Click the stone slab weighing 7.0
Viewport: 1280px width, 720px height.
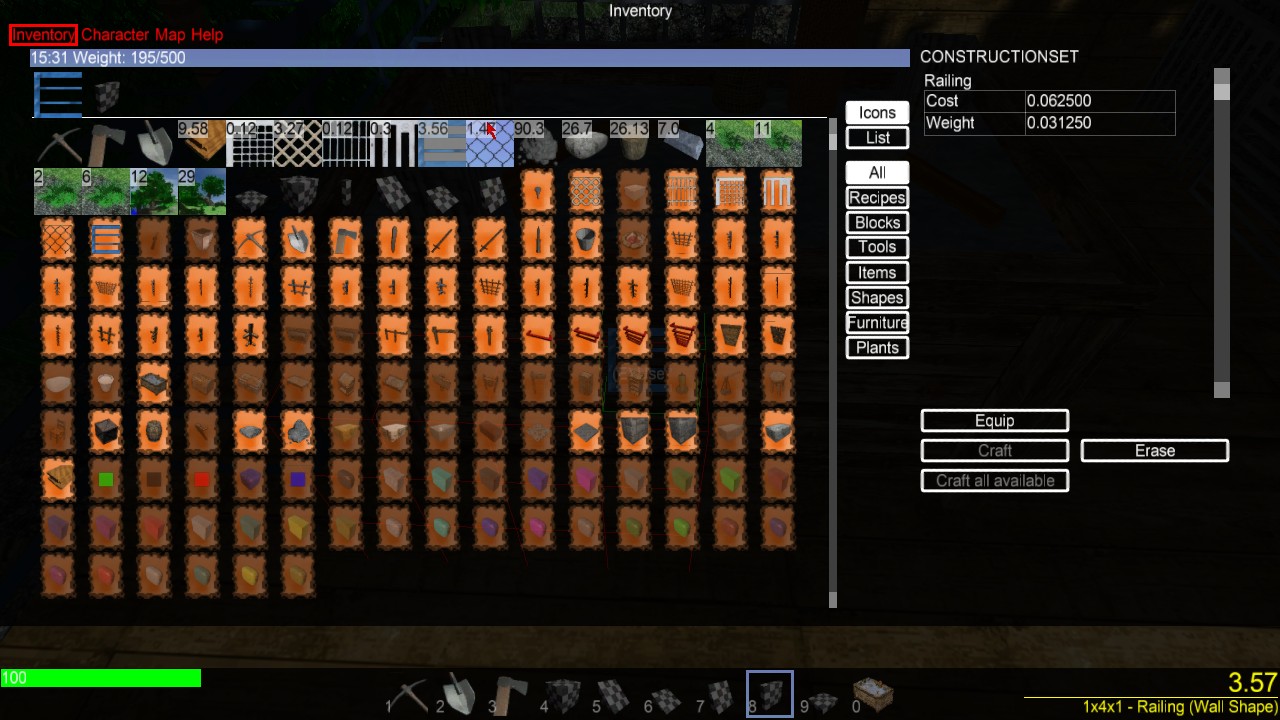coord(683,145)
